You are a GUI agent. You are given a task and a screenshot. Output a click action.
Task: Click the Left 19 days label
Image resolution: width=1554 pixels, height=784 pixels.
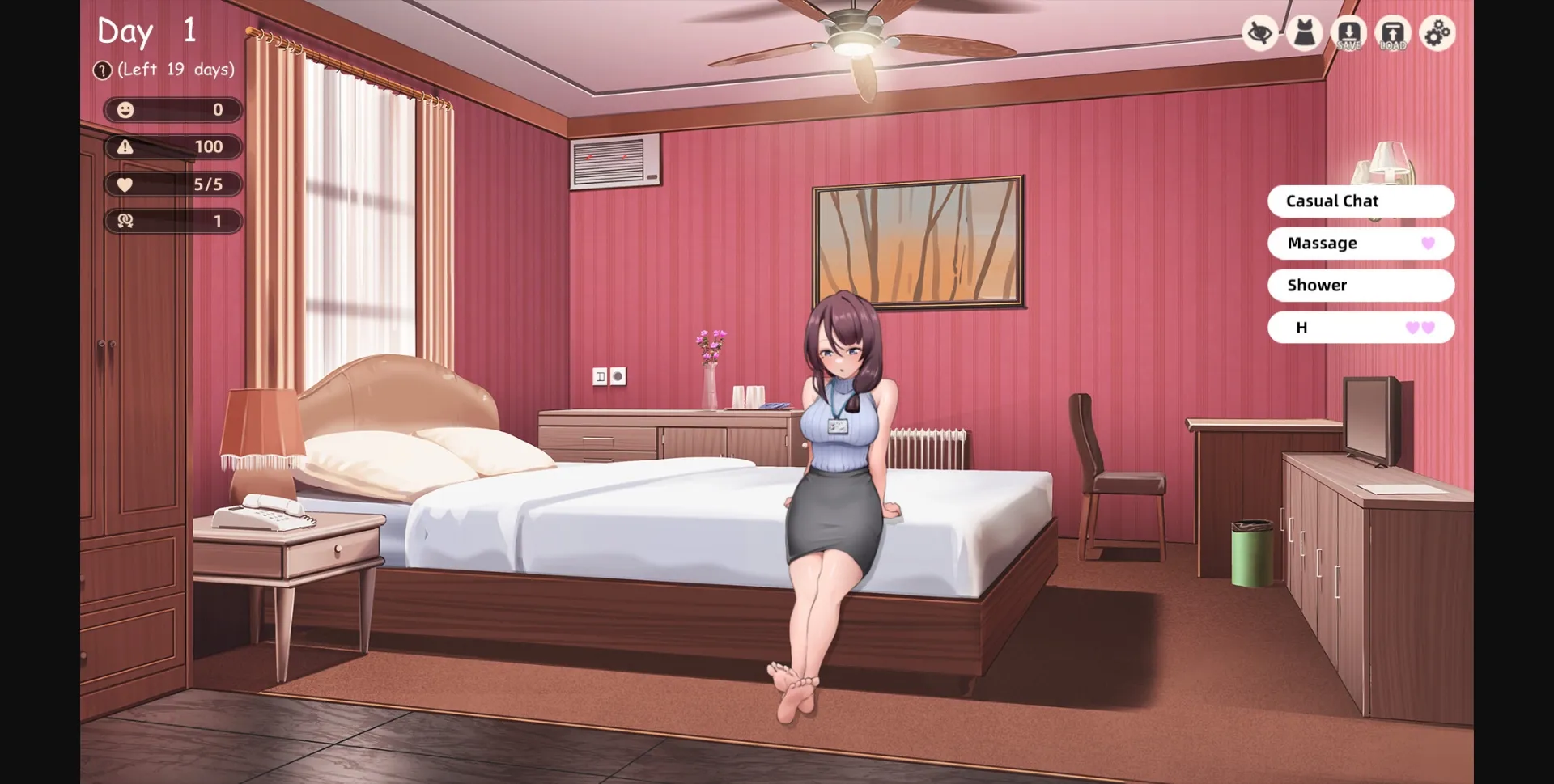[174, 70]
